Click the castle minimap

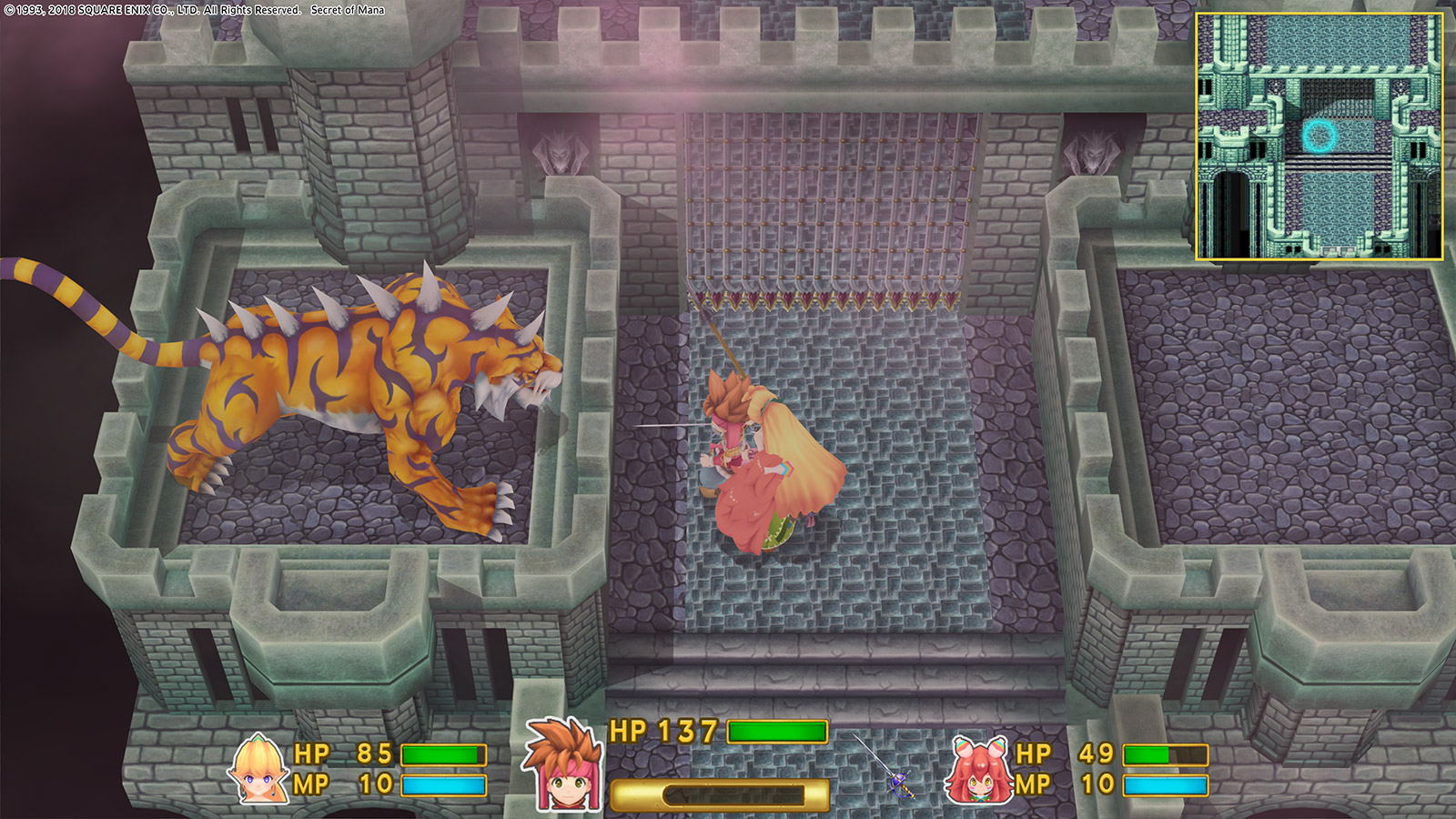(x=1319, y=136)
